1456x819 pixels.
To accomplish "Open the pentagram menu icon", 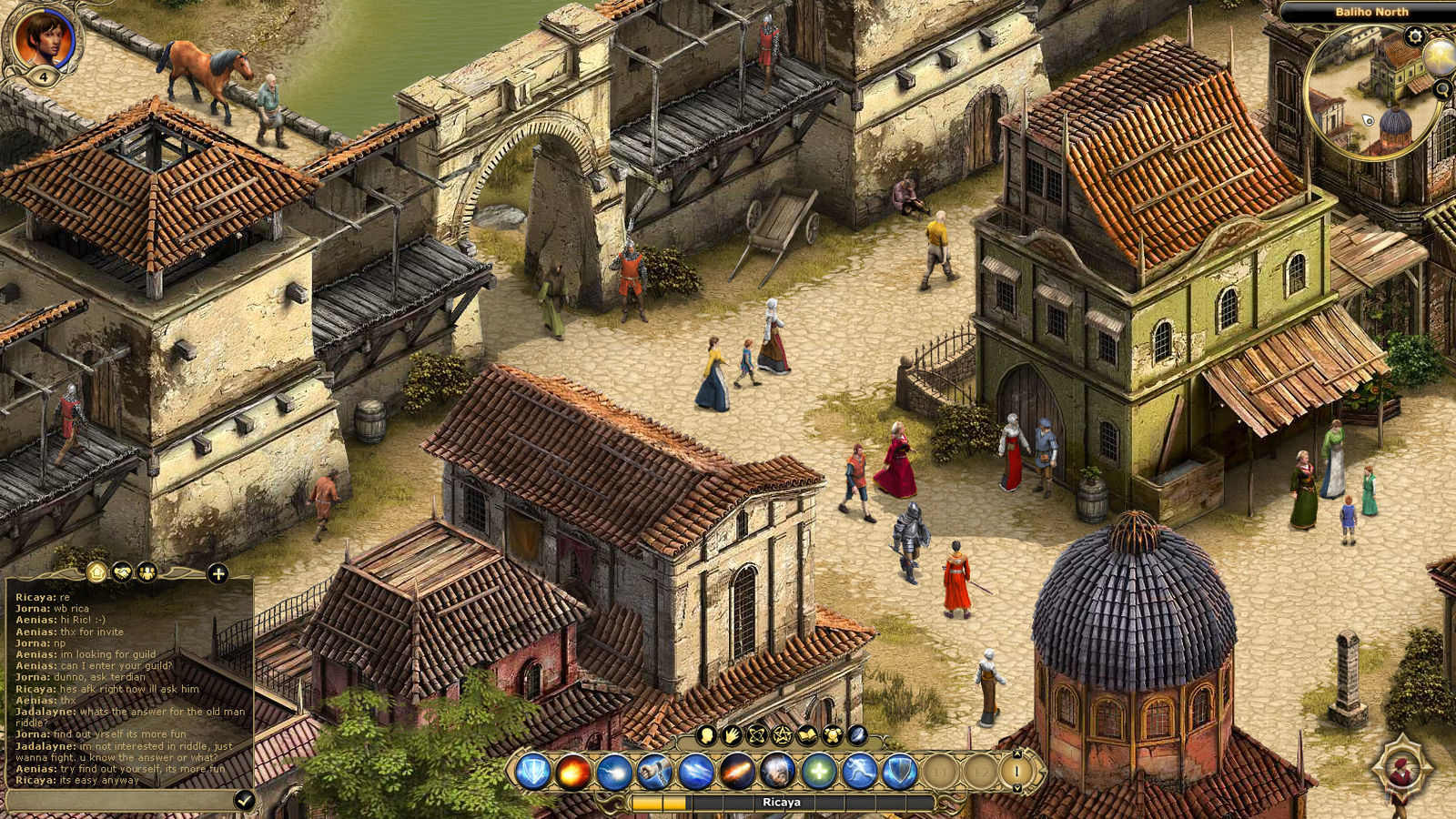I will point(781,734).
